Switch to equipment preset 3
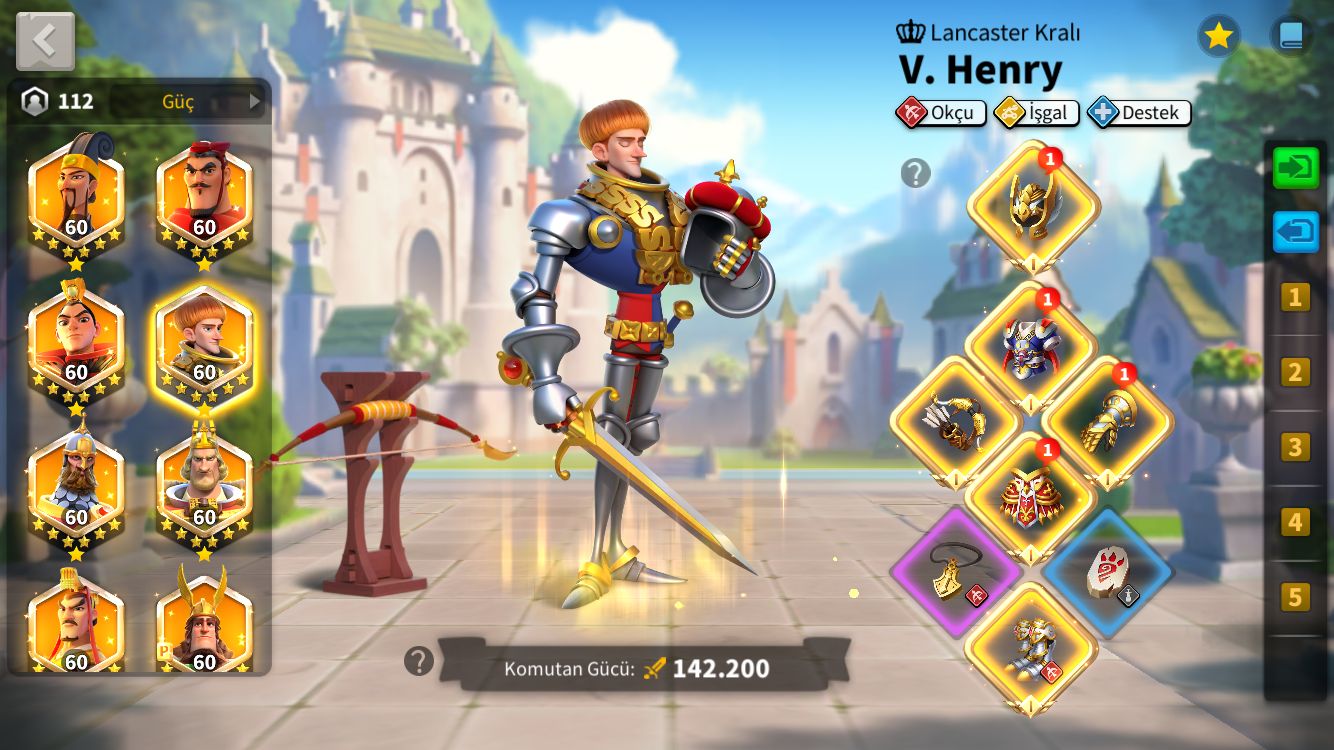The height and width of the screenshot is (750, 1334). click(1295, 447)
